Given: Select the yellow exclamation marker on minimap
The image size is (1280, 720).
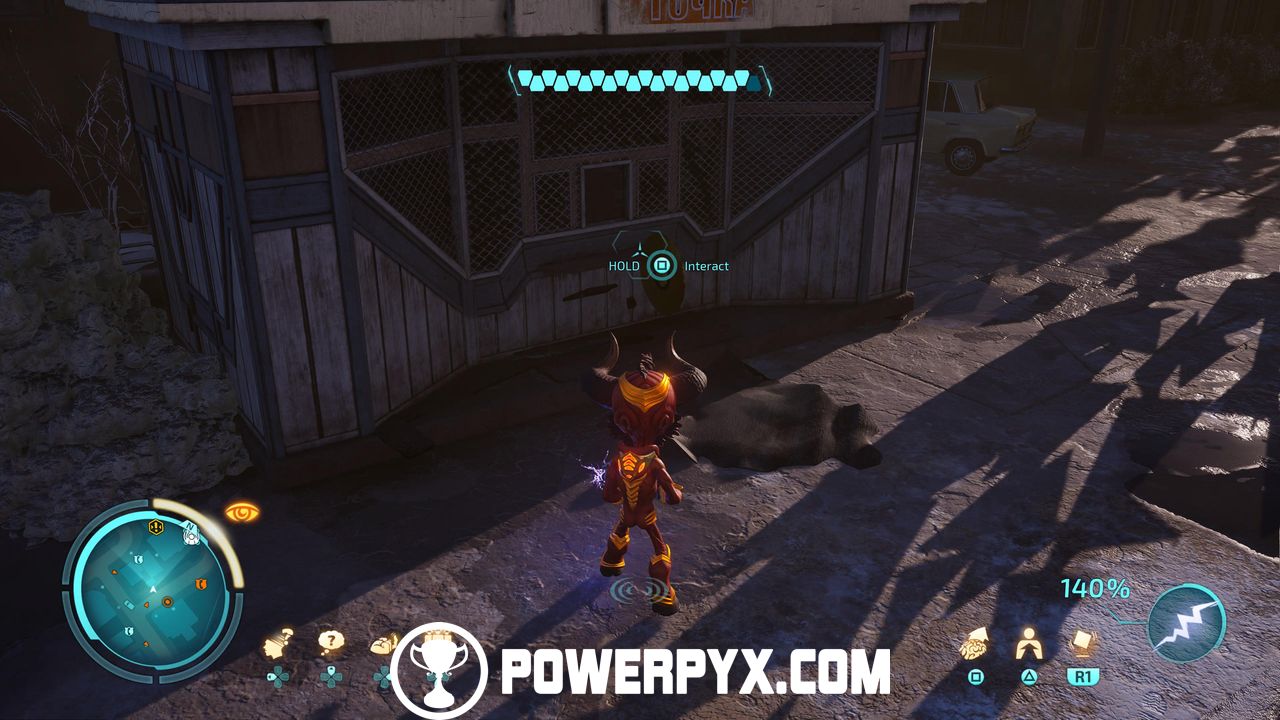Looking at the screenshot, I should 156,526.
